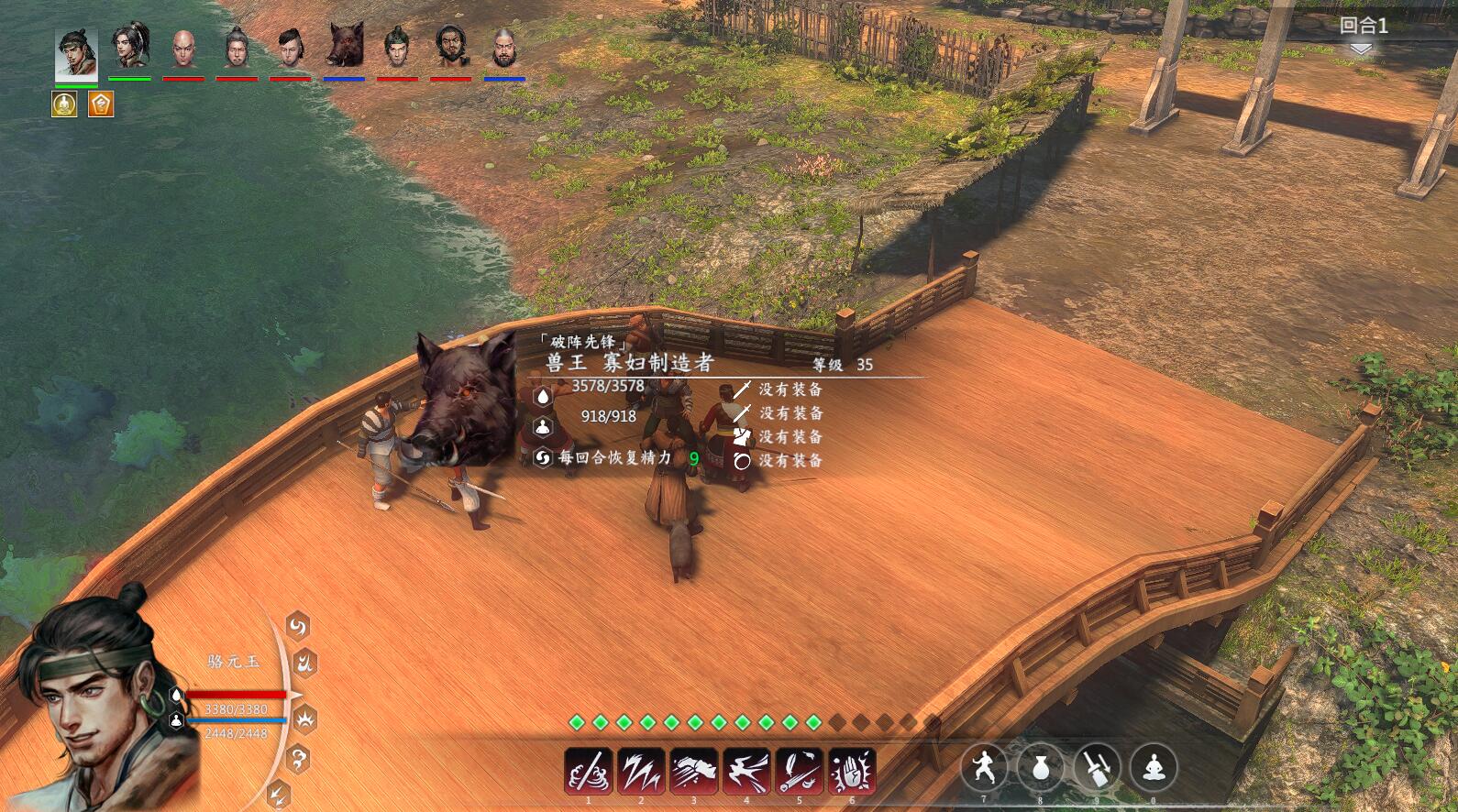This screenshot has width=1458, height=812.
Task: Select the rushing fist skill in slot 3
Action: pos(694,771)
